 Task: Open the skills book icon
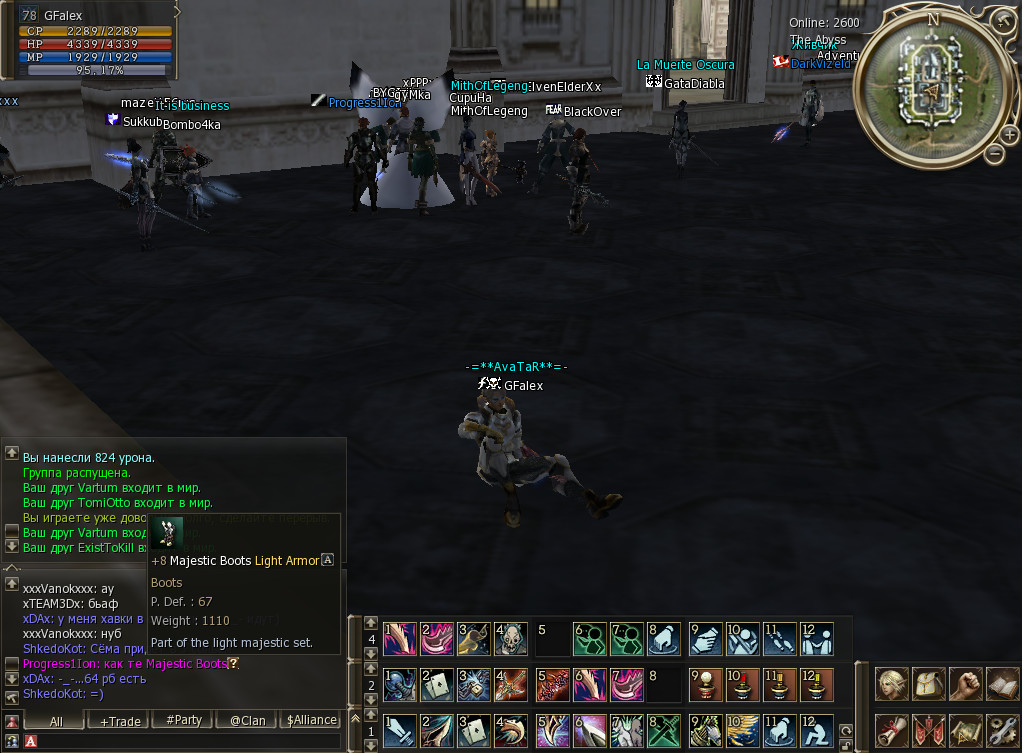click(x=1001, y=684)
